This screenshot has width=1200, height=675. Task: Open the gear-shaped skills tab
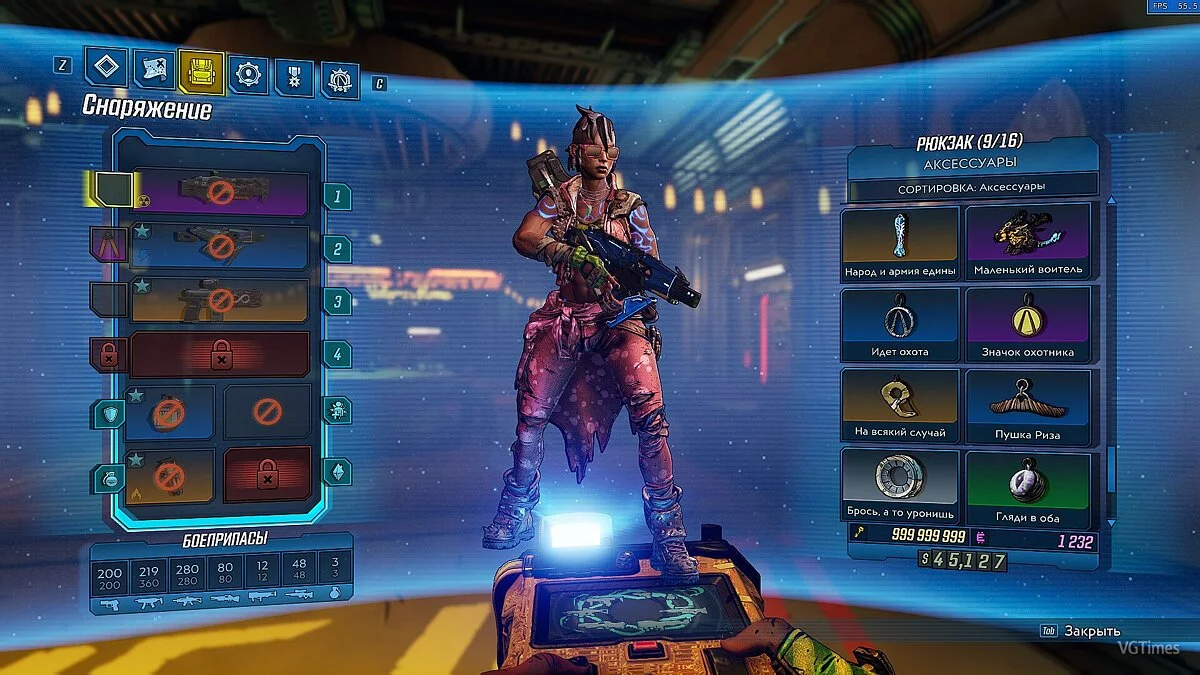(247, 75)
